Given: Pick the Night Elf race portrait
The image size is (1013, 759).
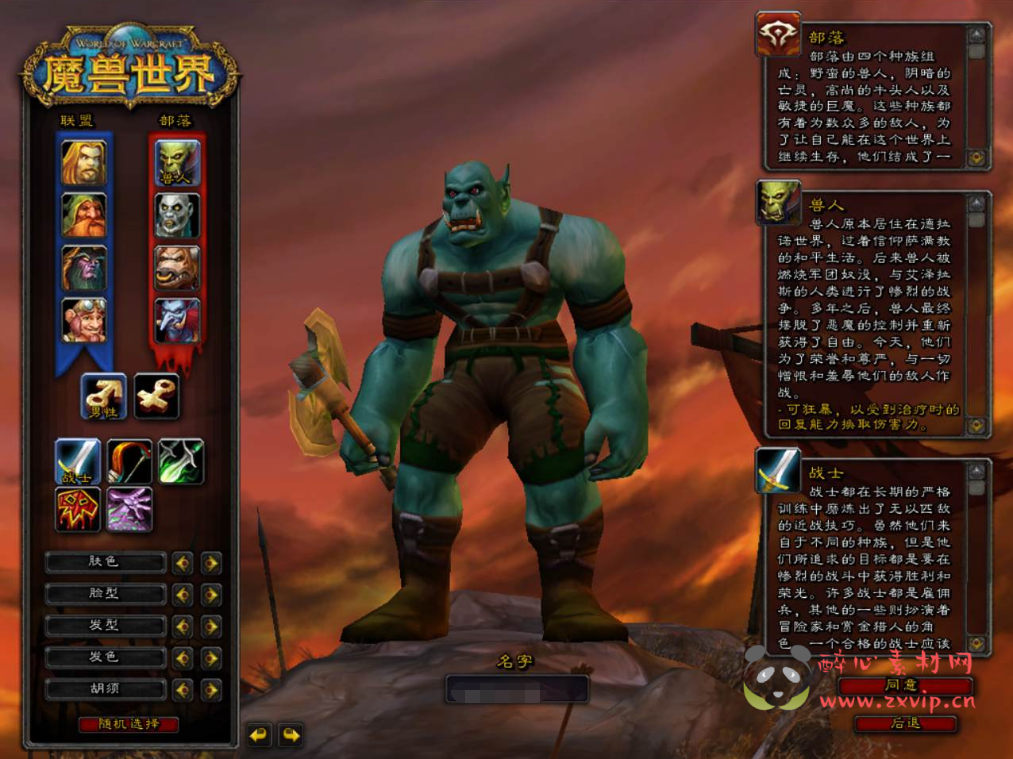Looking at the screenshot, I should pos(84,268).
